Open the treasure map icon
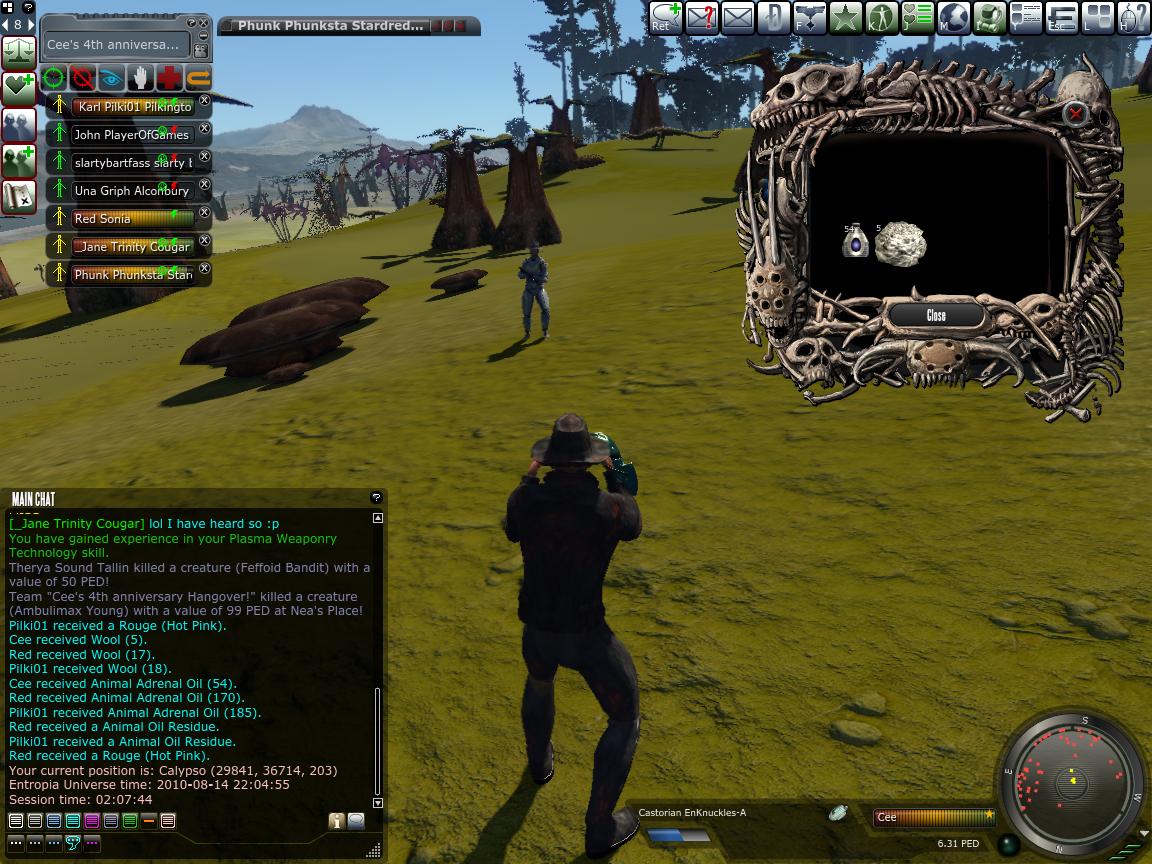 19,195
